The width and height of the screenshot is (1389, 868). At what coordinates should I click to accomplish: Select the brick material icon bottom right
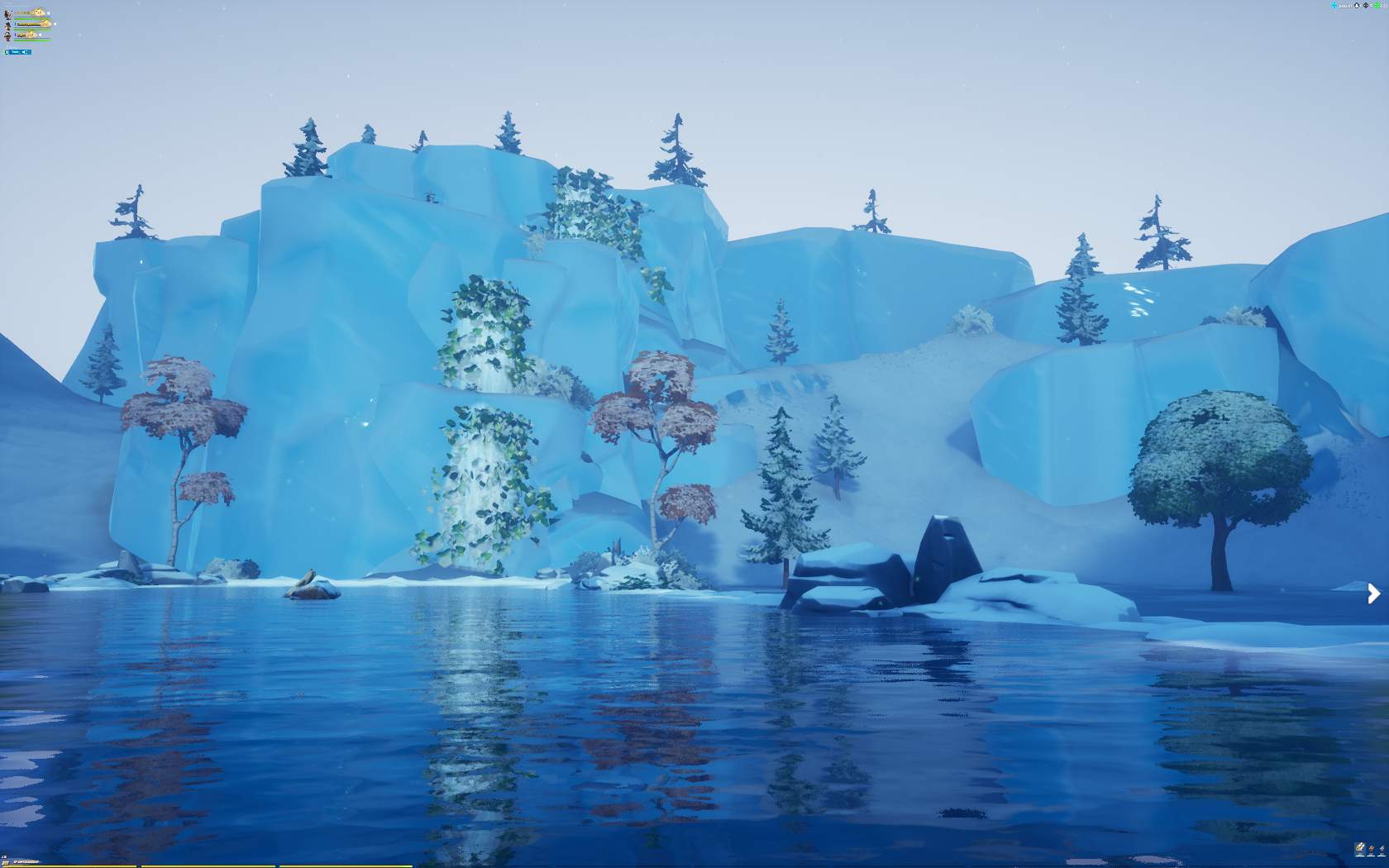pyautogui.click(x=1371, y=848)
